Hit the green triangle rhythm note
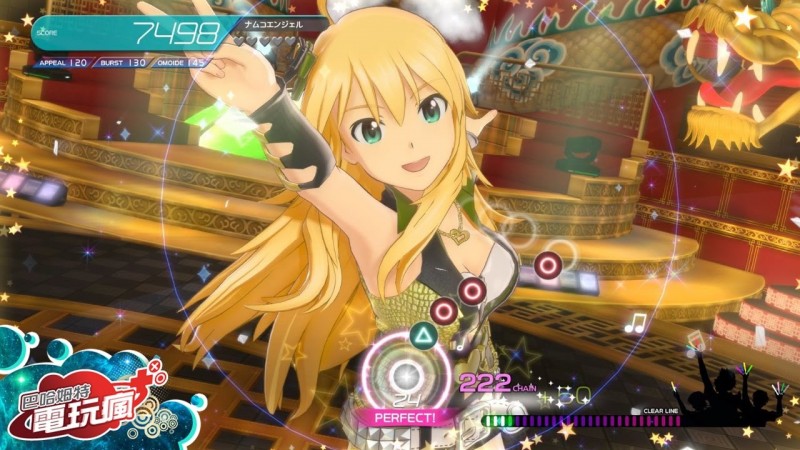 click(424, 337)
